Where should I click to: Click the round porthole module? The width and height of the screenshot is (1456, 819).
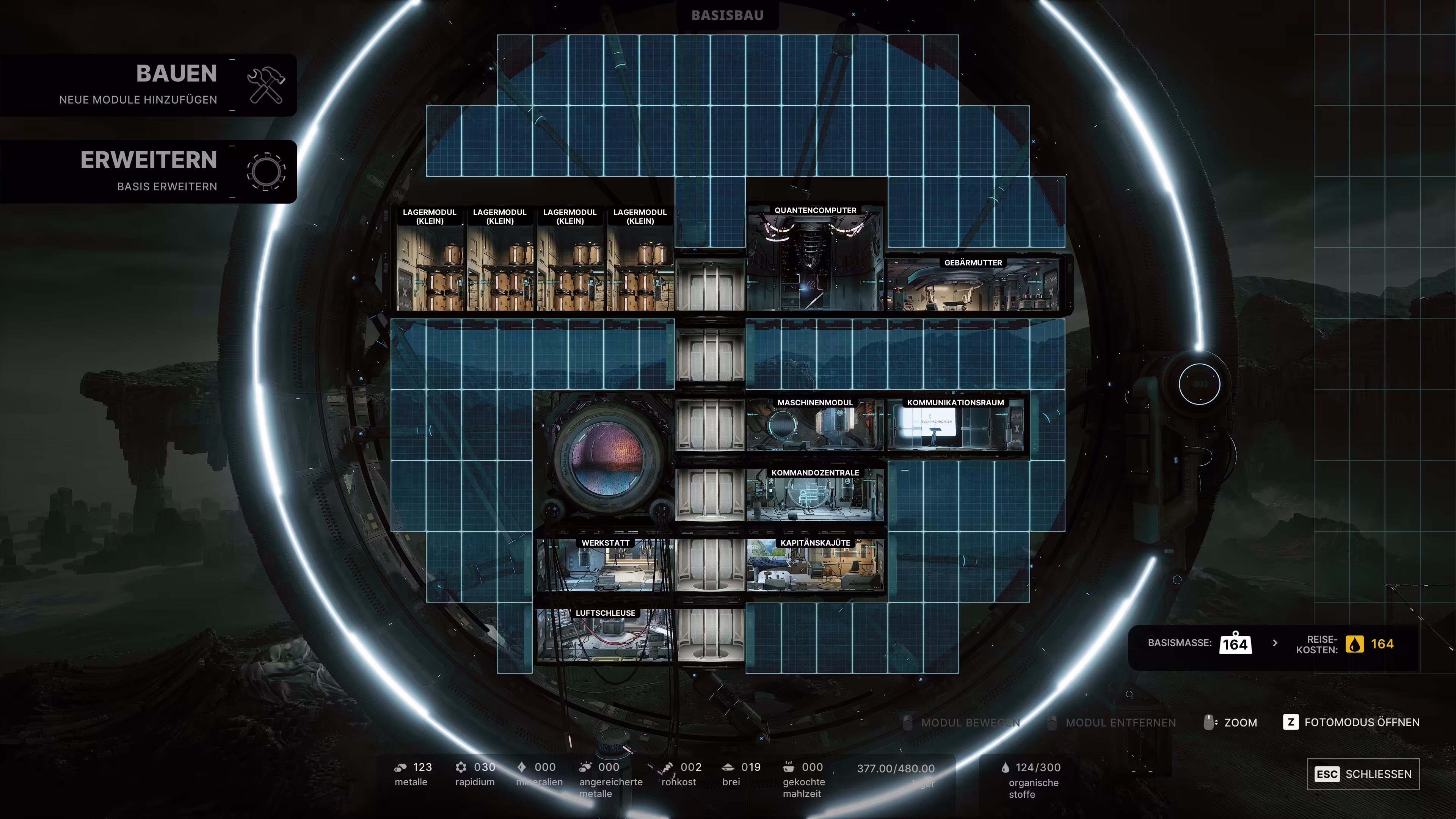(x=606, y=458)
